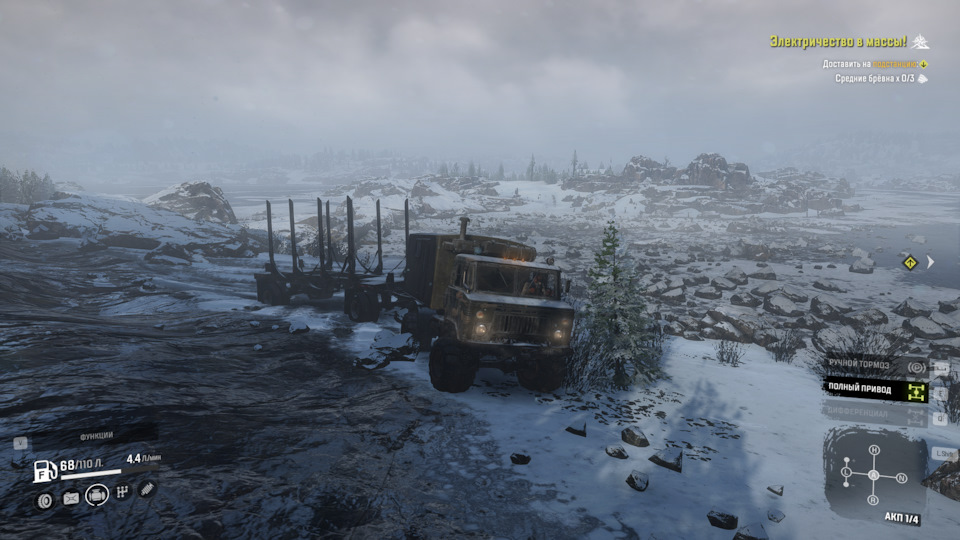Click the suspension spring status icon

[x=147, y=489]
